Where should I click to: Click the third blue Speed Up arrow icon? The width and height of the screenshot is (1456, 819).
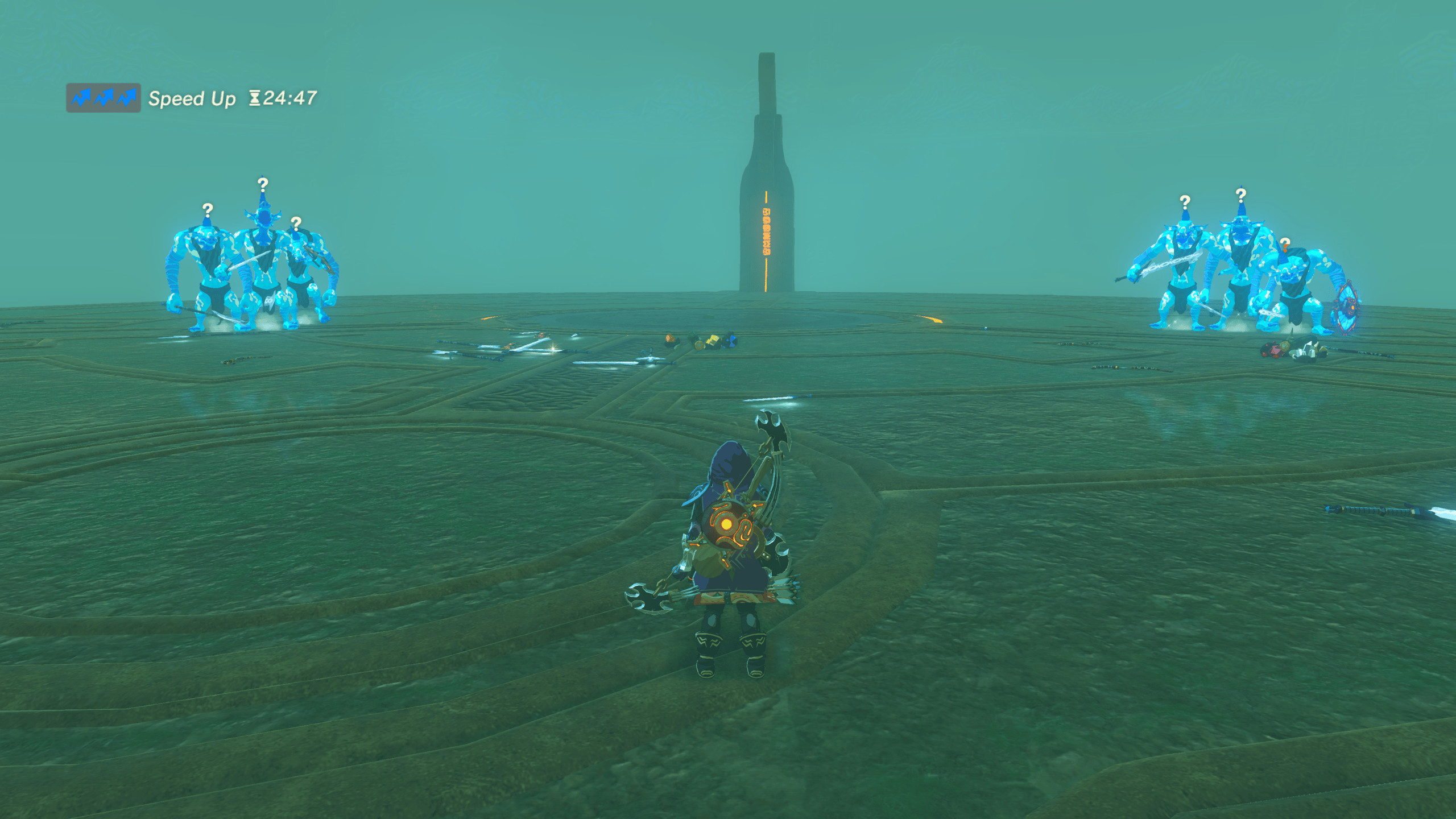point(128,98)
